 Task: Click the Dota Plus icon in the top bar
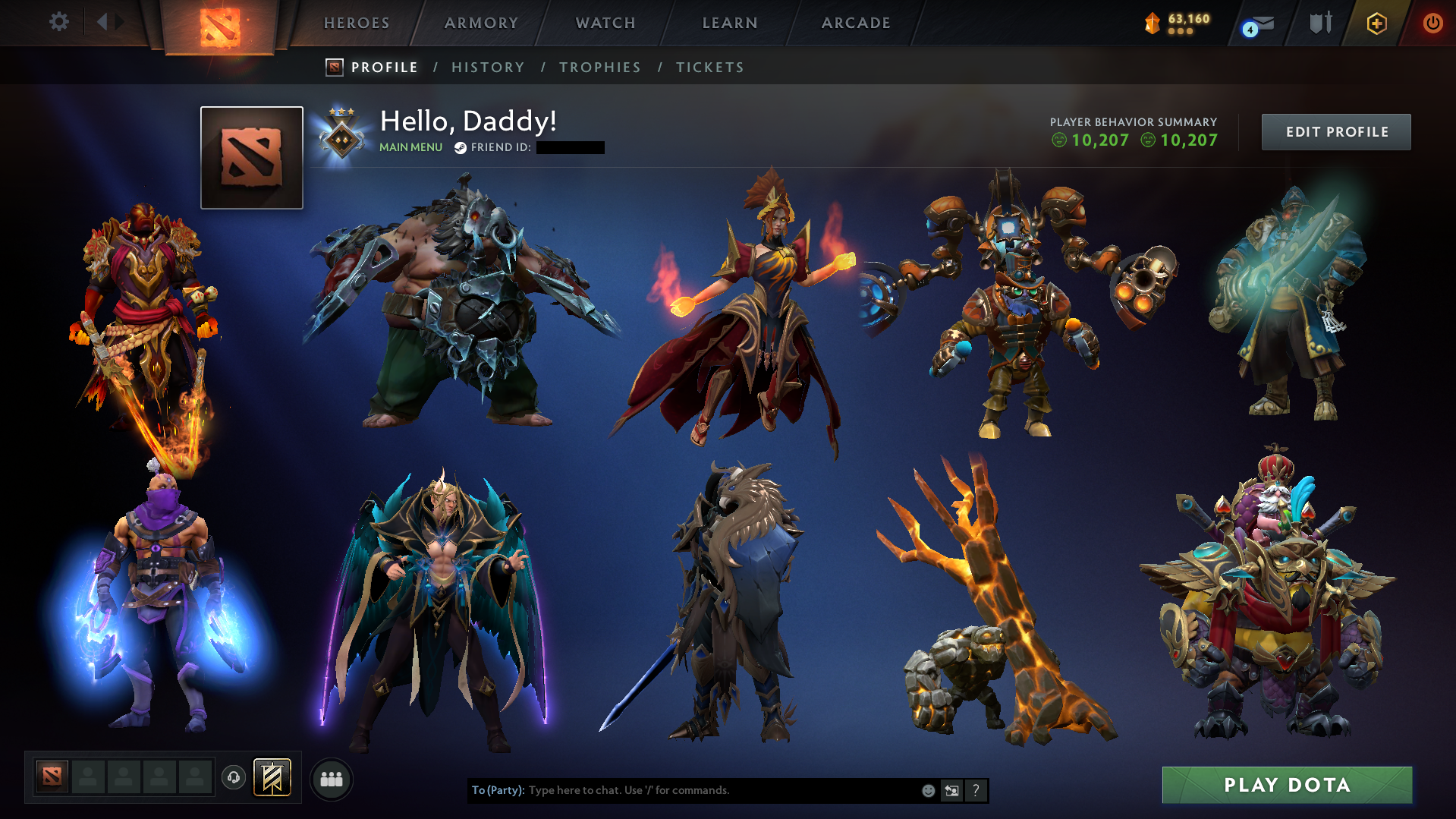point(1376,24)
